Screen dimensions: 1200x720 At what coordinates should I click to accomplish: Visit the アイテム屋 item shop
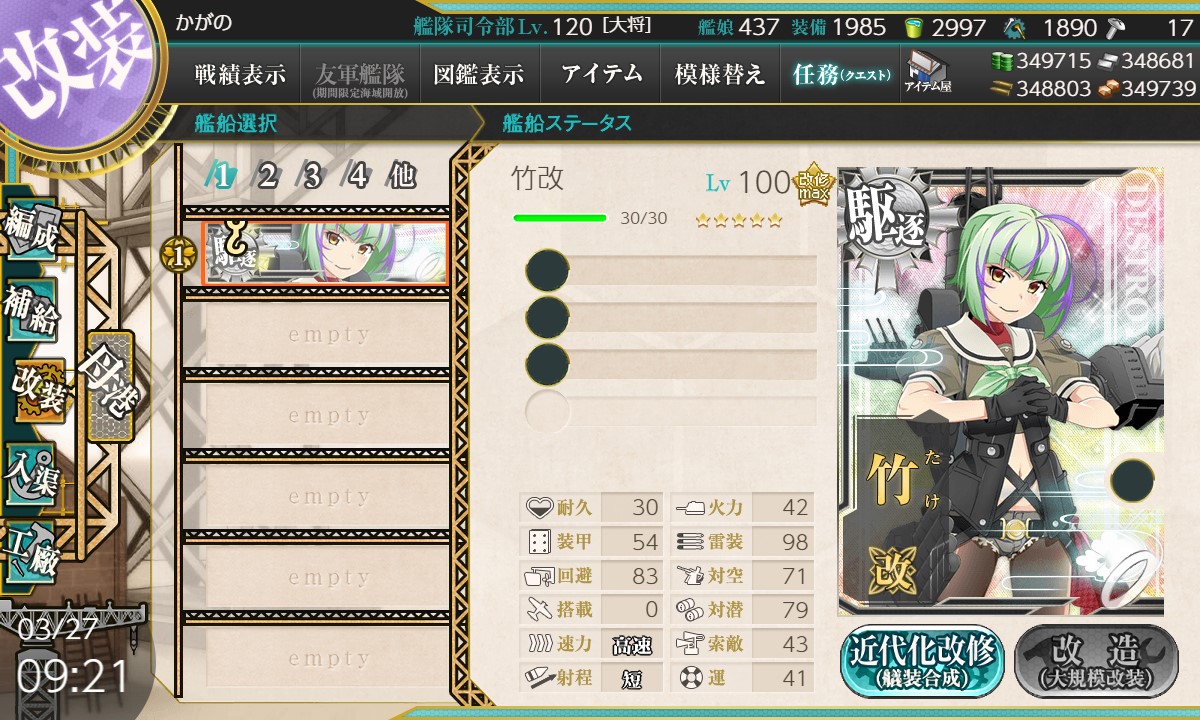[x=928, y=72]
